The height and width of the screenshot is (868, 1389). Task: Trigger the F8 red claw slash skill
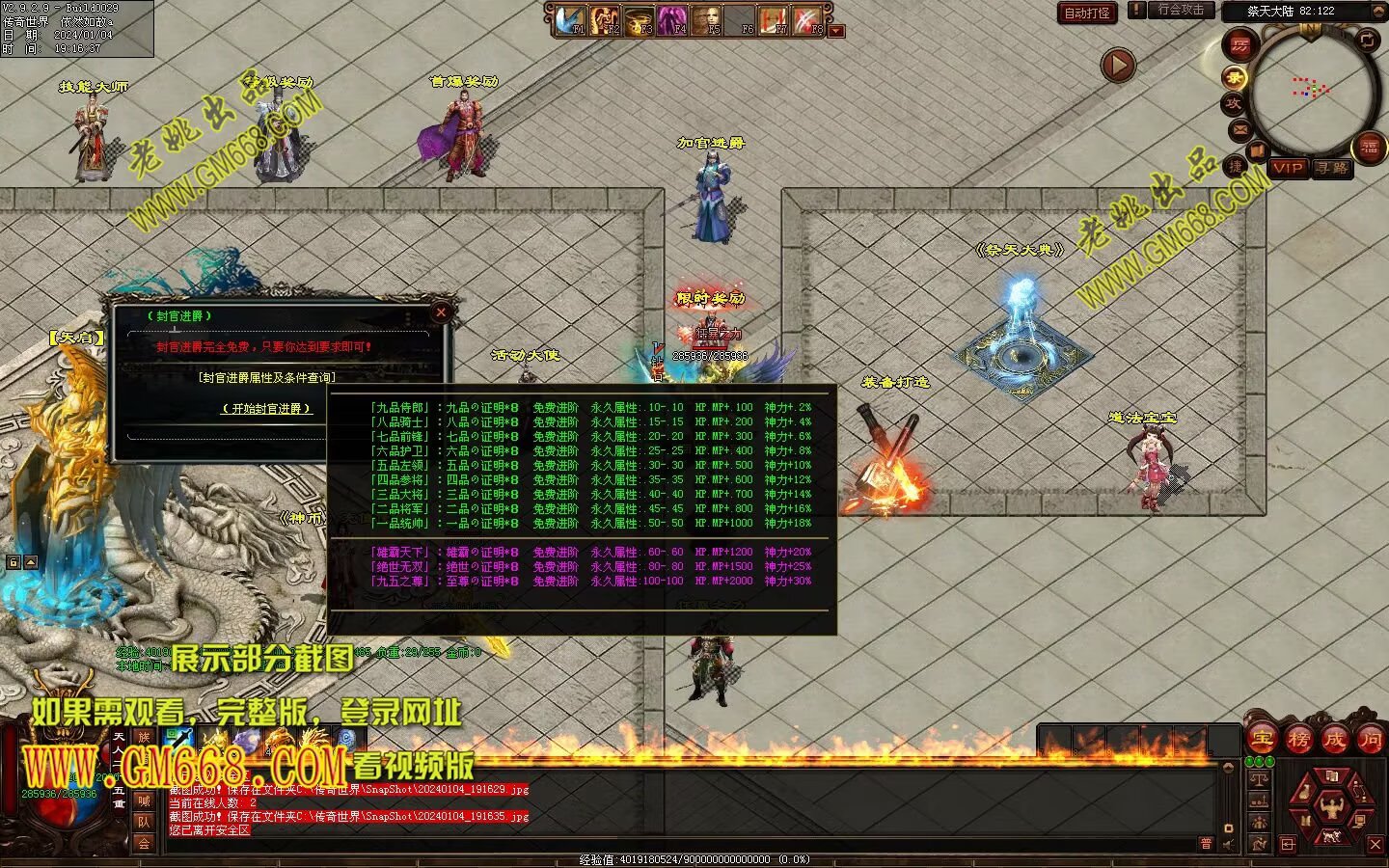807,19
